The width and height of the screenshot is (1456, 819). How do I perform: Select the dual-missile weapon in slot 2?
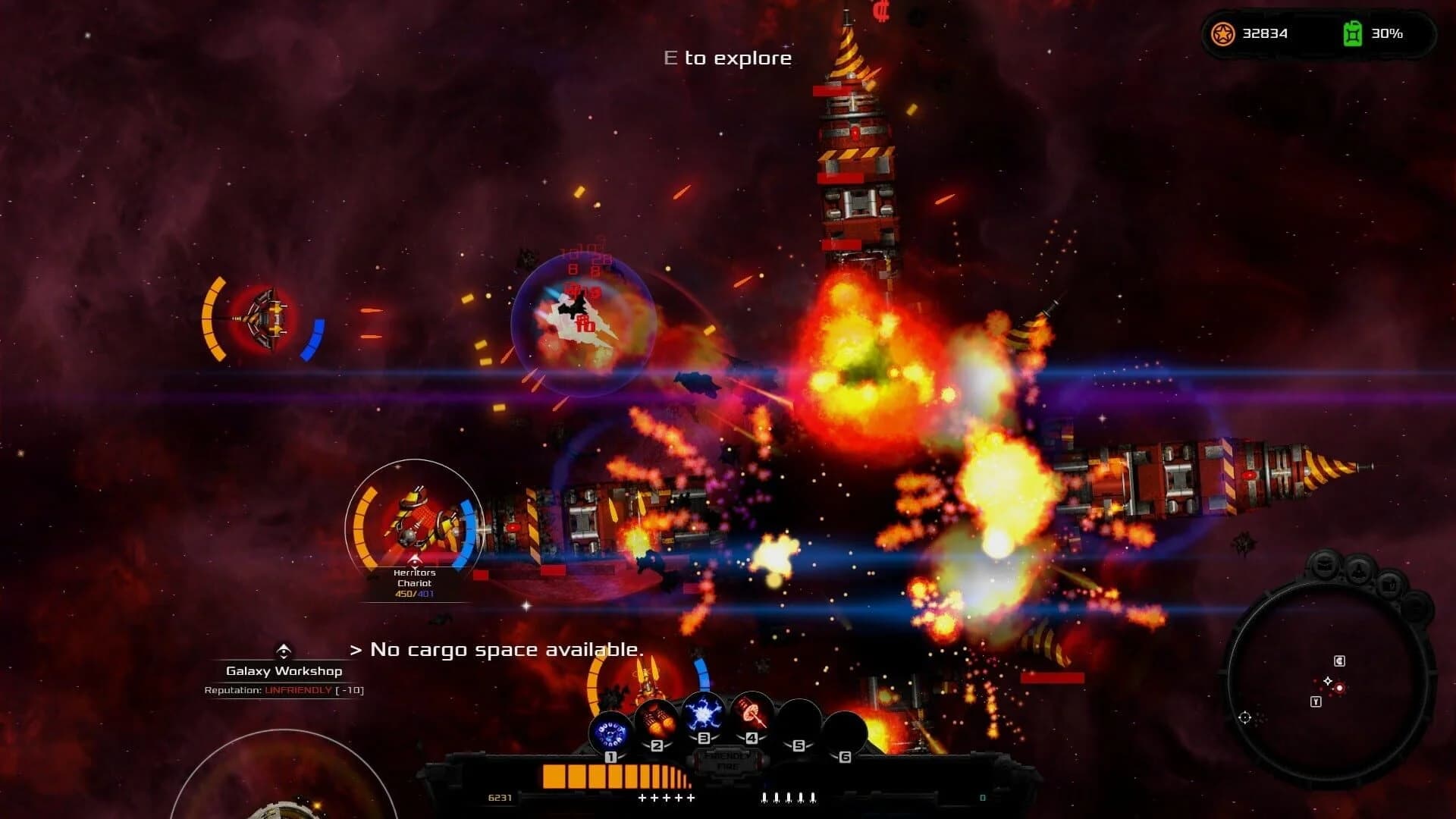656,720
